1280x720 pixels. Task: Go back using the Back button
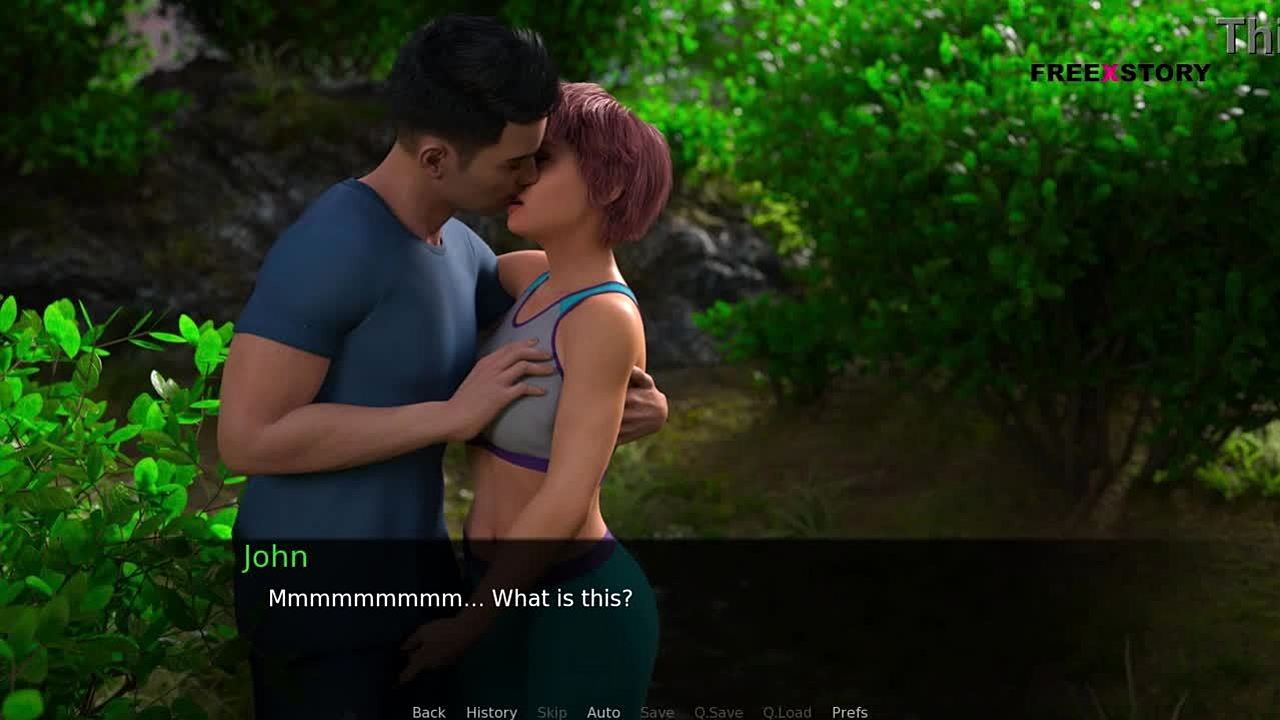click(428, 712)
